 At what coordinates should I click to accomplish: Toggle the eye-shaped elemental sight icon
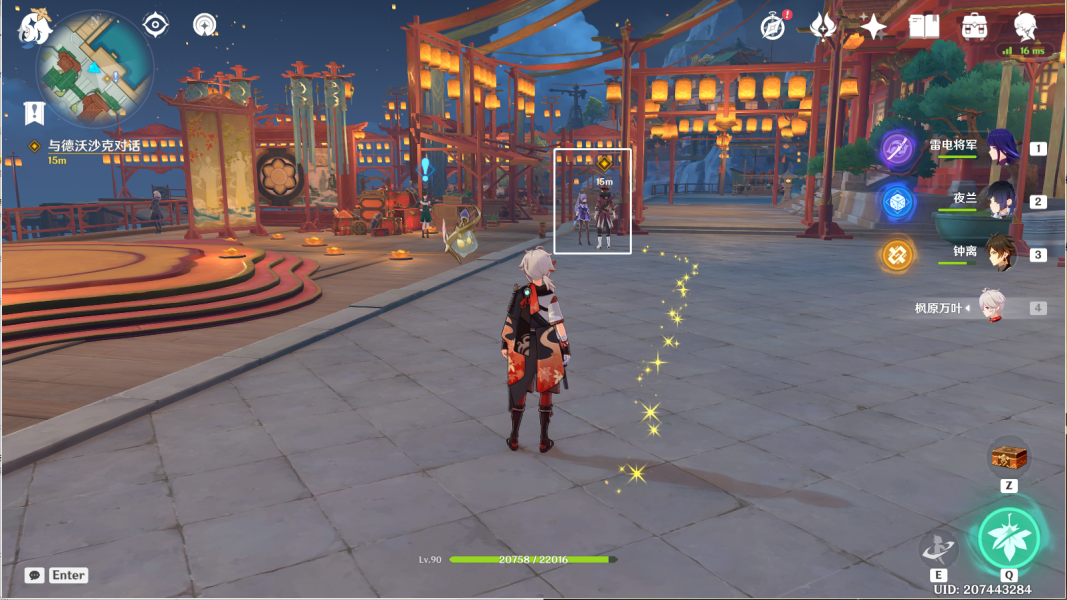click(x=155, y=25)
